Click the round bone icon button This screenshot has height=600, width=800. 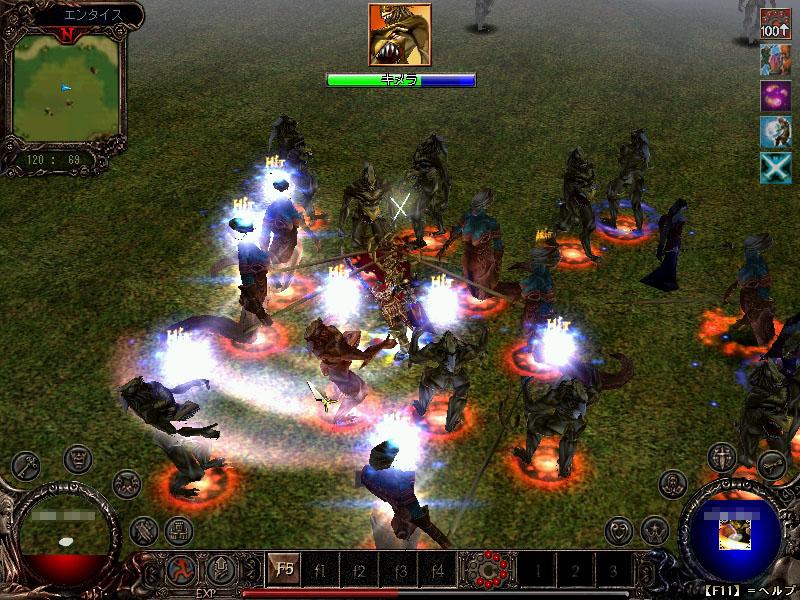771,465
